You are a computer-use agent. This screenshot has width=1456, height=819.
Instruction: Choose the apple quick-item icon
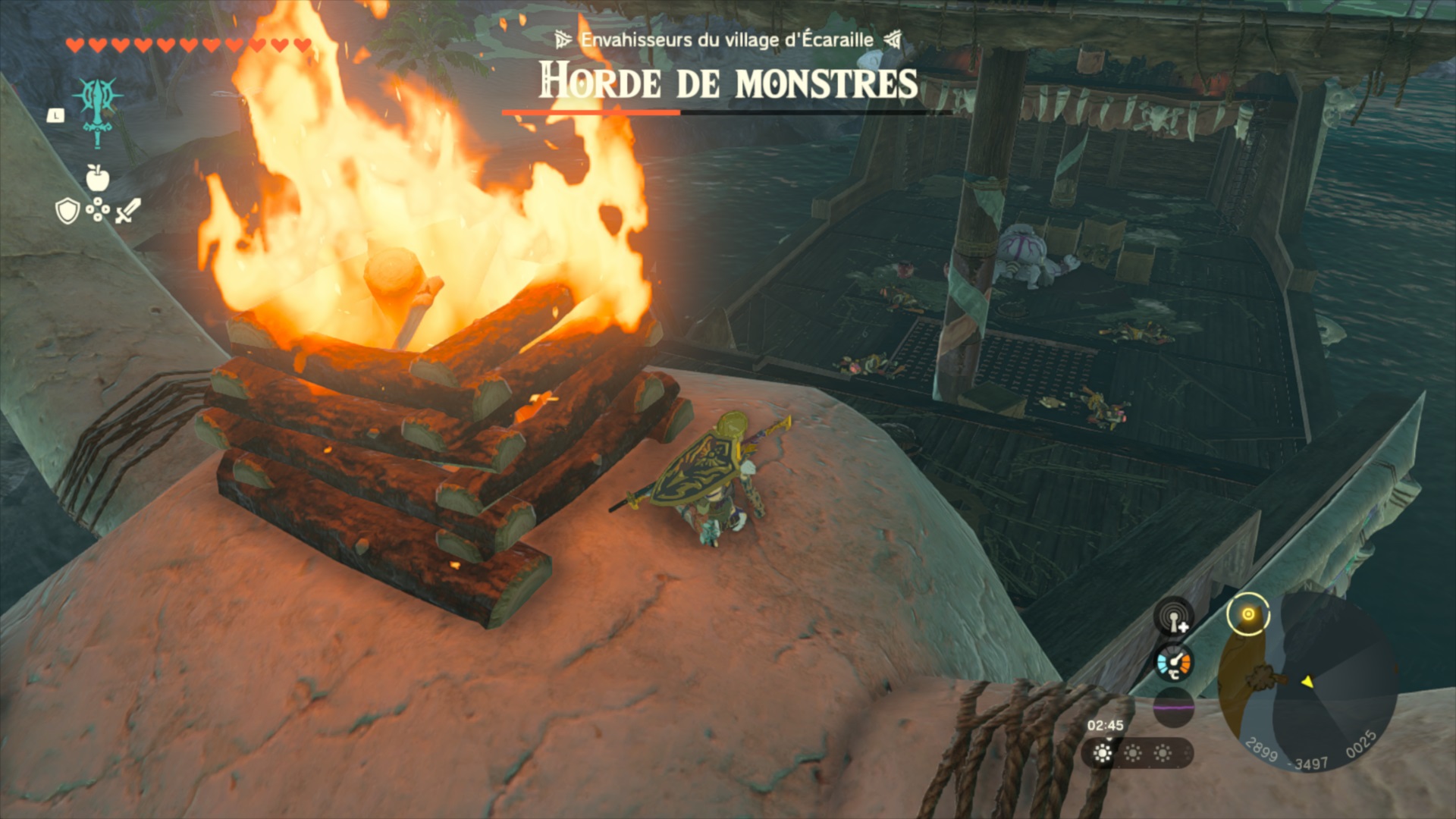(x=98, y=178)
